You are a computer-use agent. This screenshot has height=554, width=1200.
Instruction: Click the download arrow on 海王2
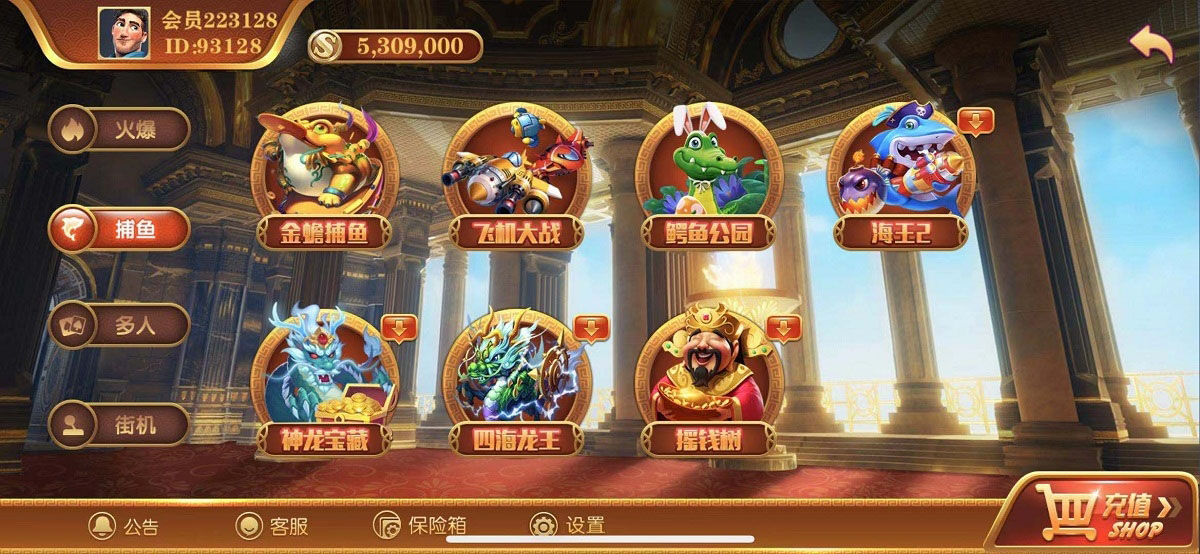[975, 121]
